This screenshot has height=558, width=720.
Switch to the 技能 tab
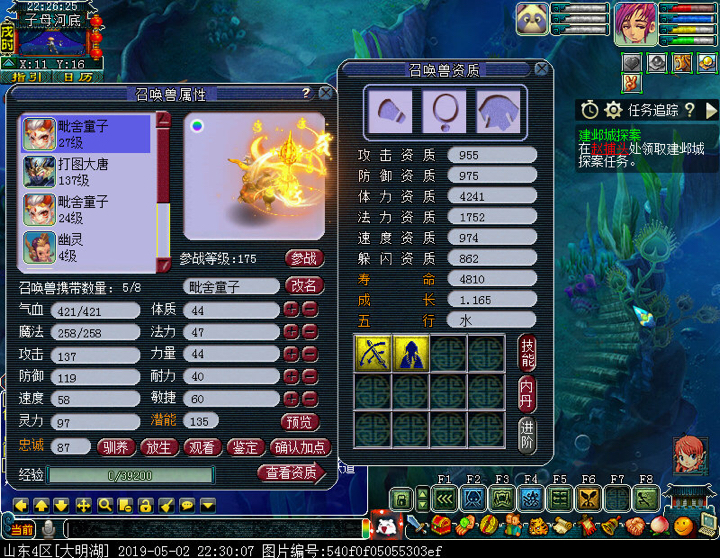click(528, 353)
